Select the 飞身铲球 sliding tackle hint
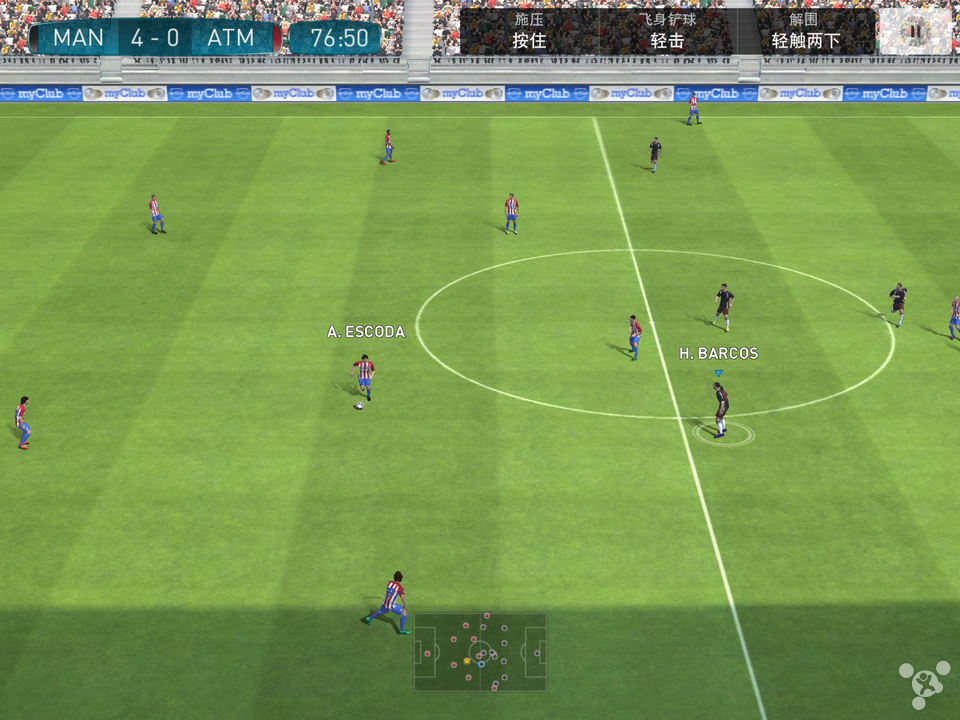The width and height of the screenshot is (960, 720). point(667,31)
